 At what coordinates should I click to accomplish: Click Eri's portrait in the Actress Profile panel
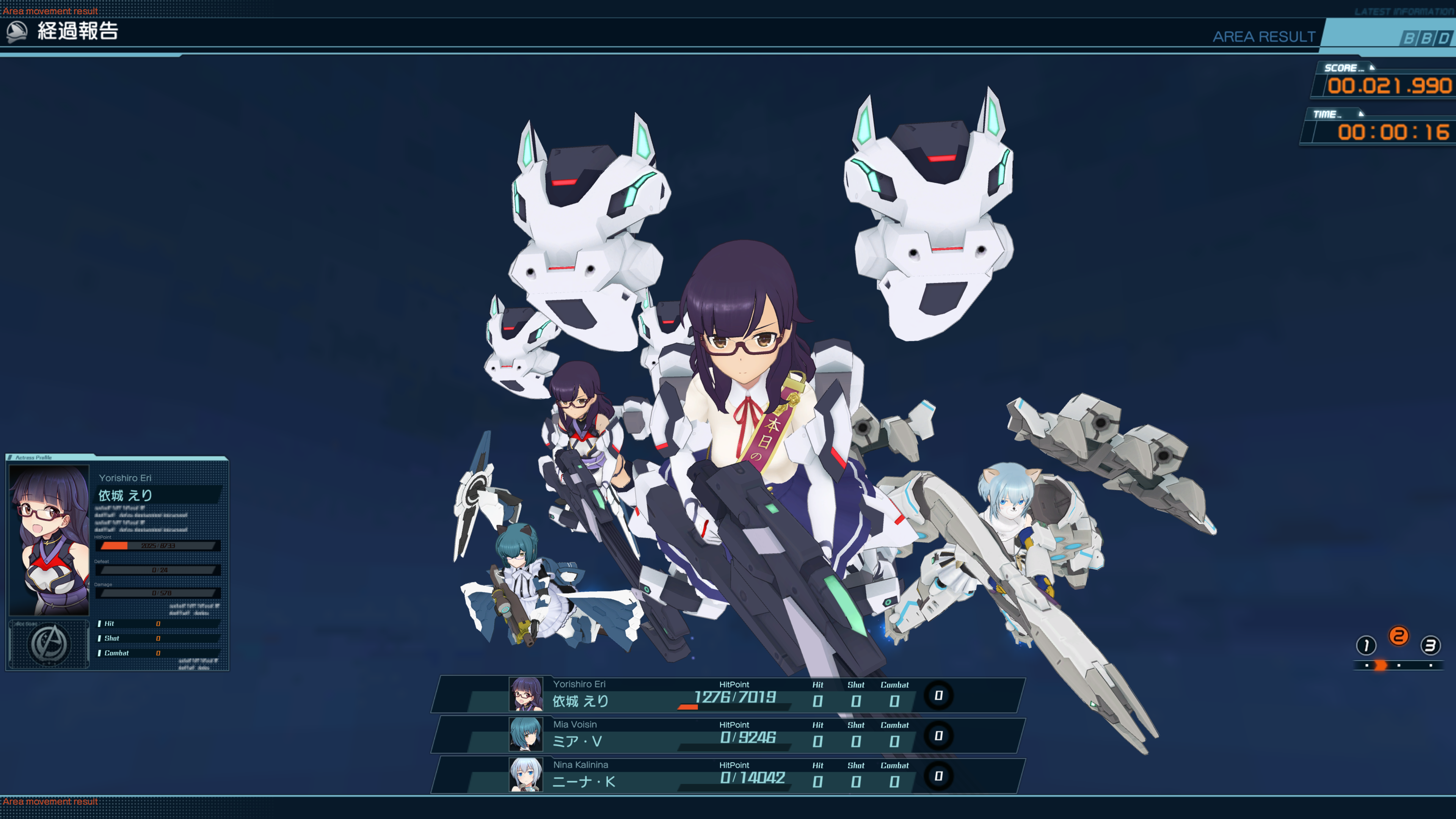[49, 540]
